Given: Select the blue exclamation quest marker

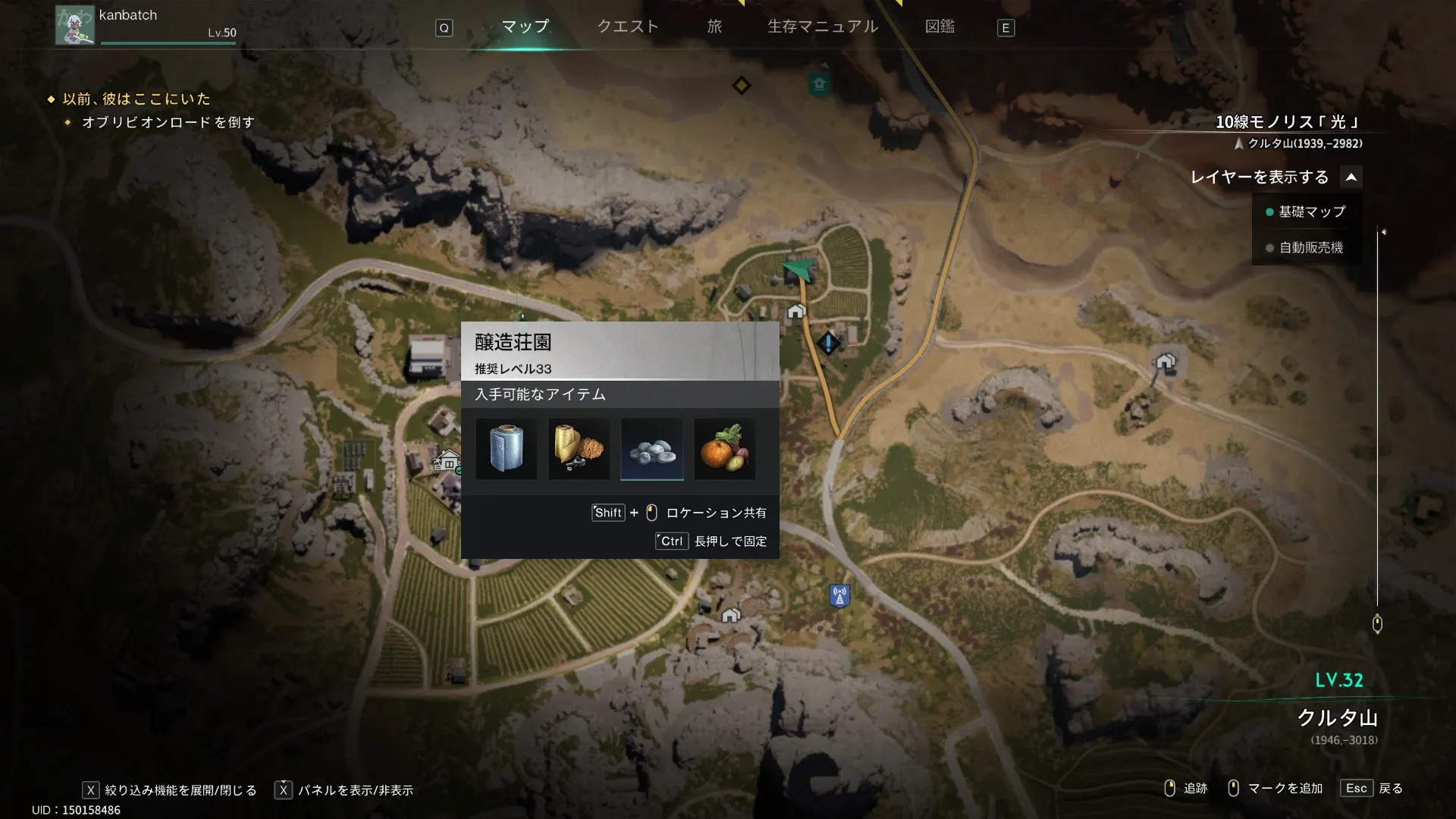Looking at the screenshot, I should [x=828, y=344].
